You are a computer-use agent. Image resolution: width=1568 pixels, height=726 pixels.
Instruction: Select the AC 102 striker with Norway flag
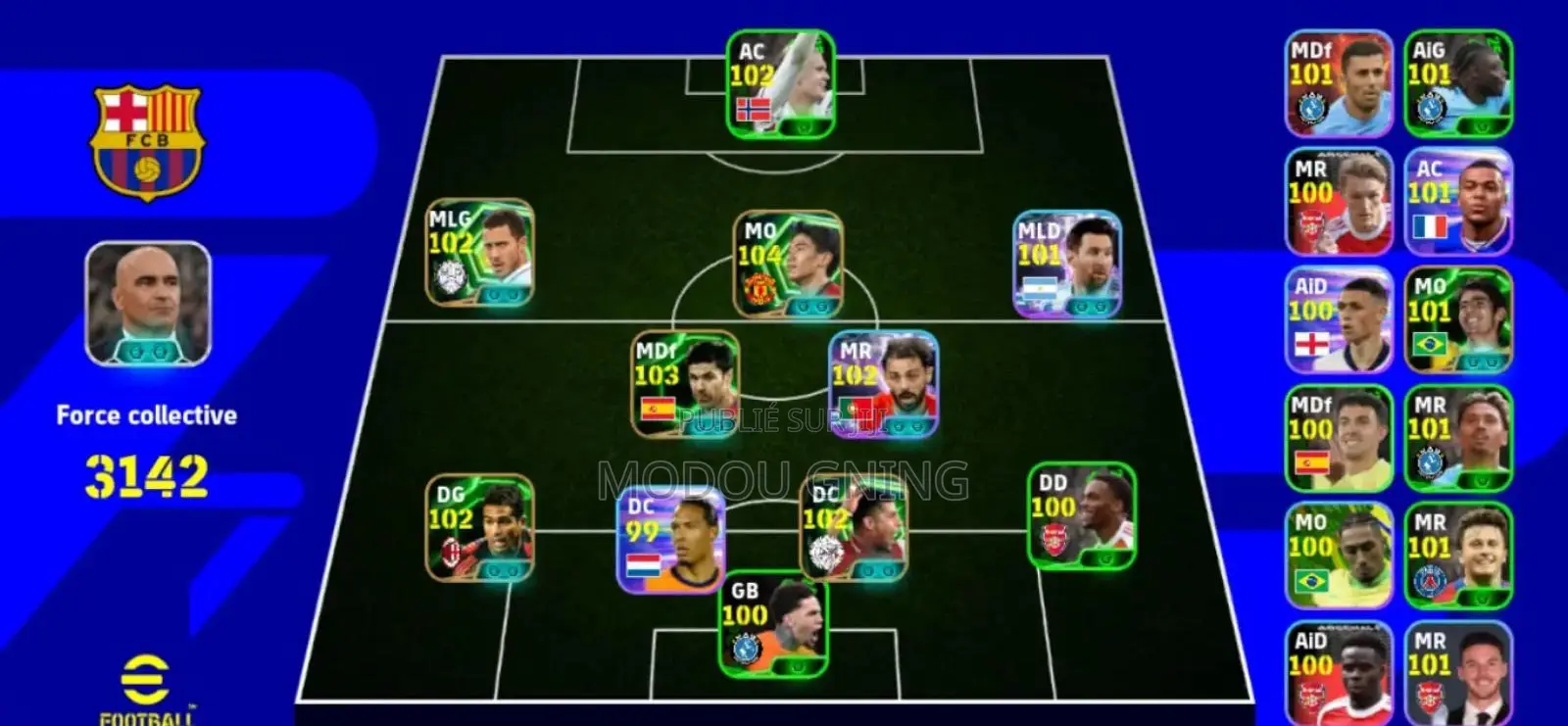tap(780, 84)
